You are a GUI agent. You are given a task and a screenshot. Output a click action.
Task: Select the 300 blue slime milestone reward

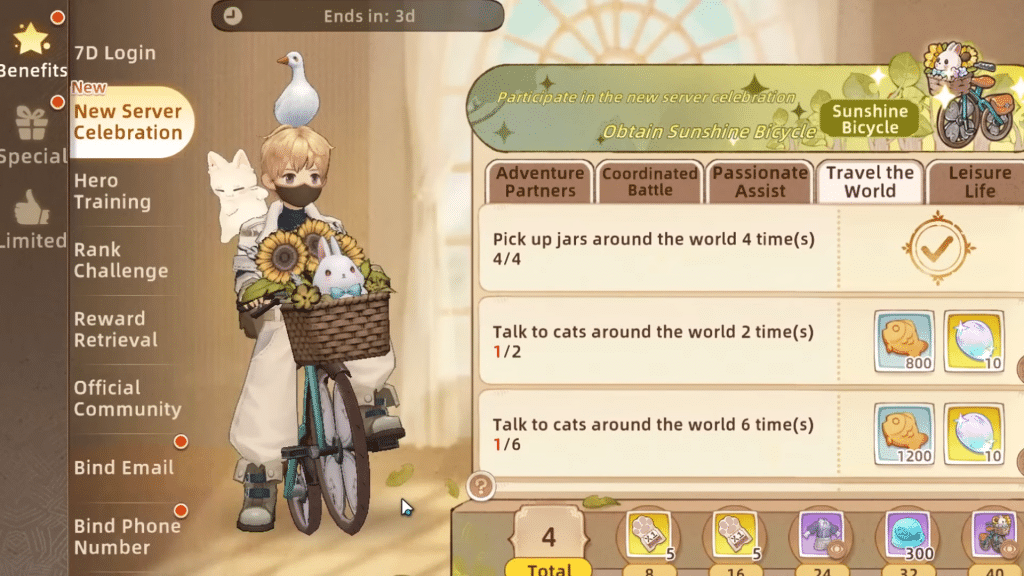point(908,535)
